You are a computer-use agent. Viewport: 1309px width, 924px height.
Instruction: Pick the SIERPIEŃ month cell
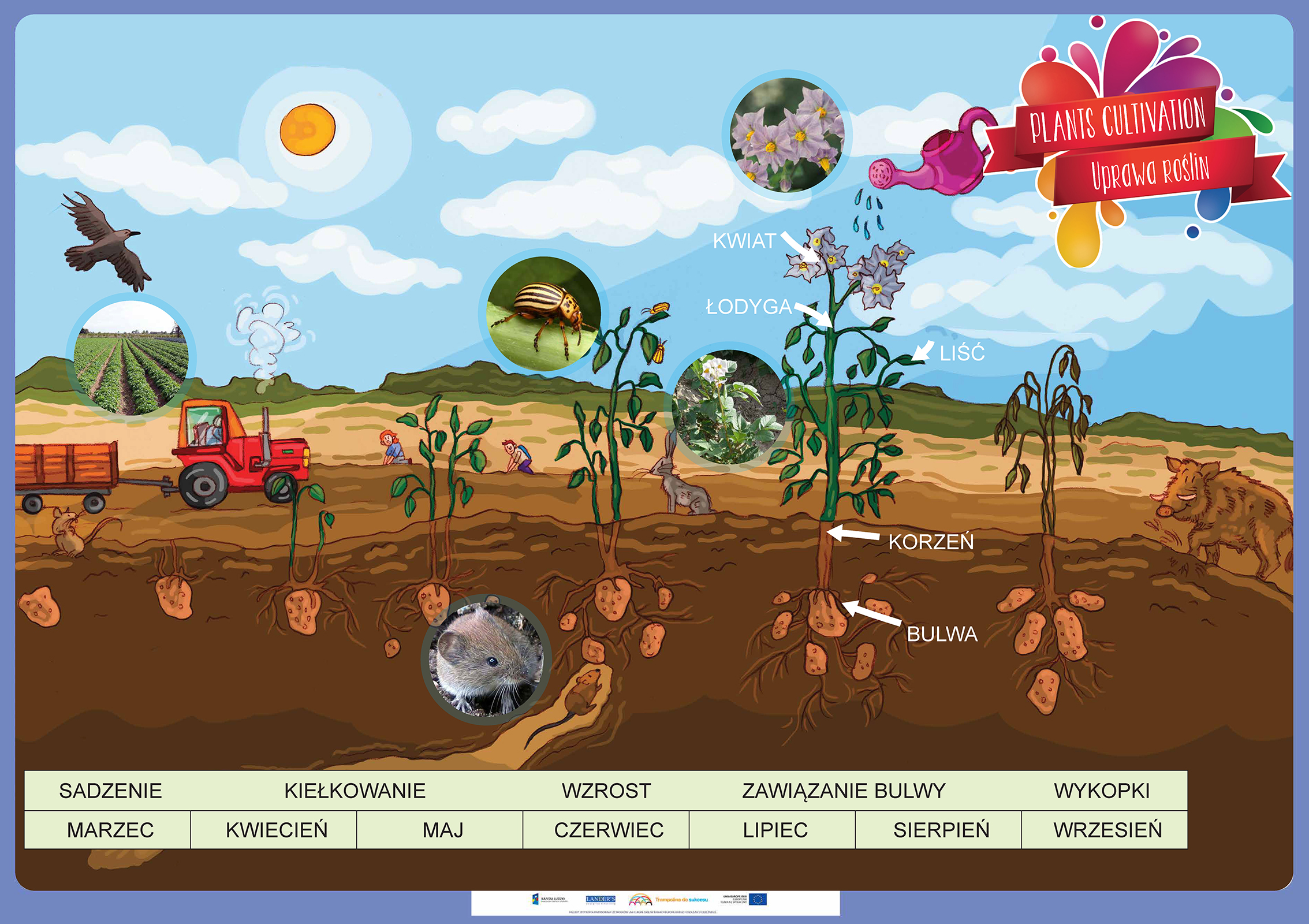pyautogui.click(x=941, y=830)
